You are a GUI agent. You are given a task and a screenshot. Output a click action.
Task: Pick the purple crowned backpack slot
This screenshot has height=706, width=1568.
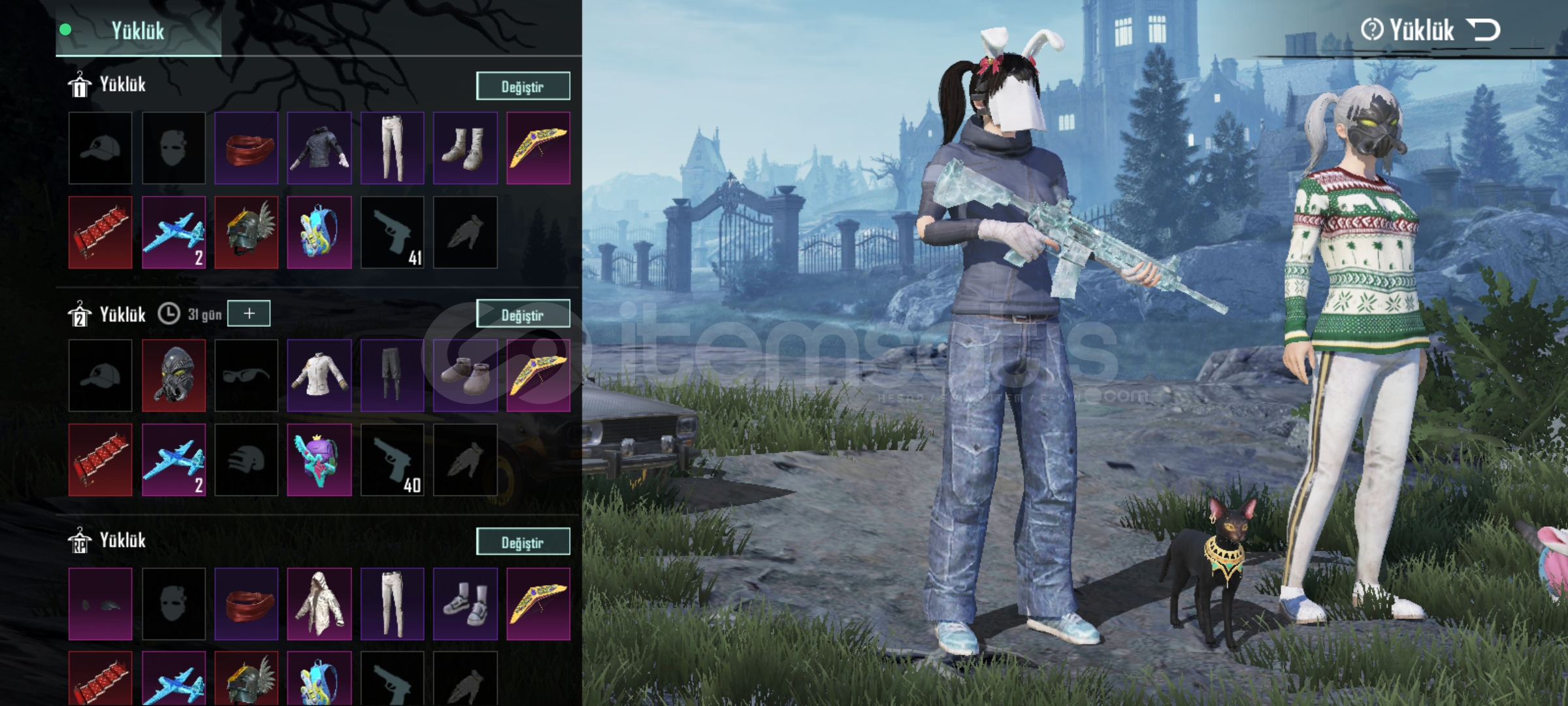[319, 460]
